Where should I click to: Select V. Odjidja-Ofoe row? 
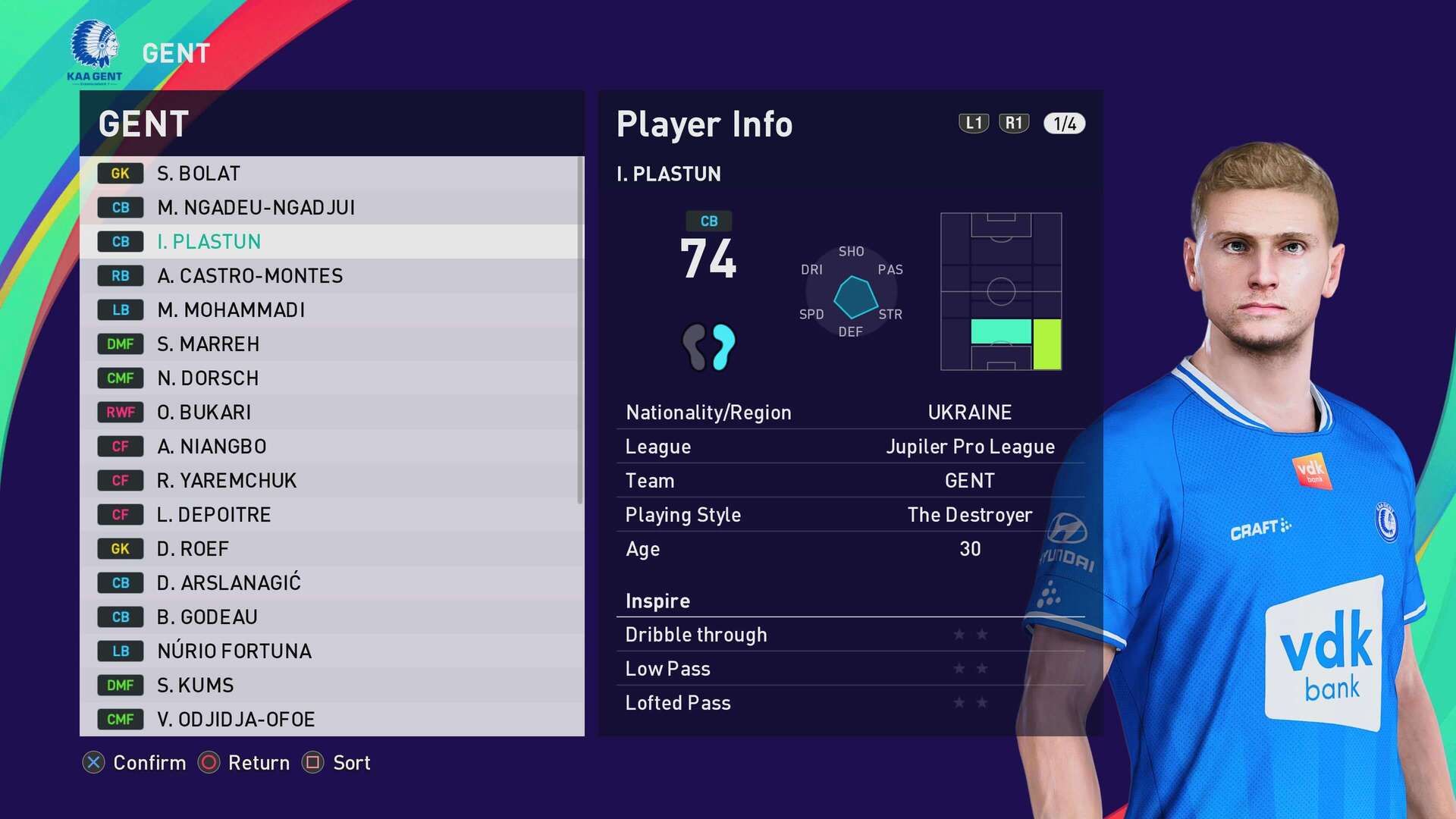[331, 719]
